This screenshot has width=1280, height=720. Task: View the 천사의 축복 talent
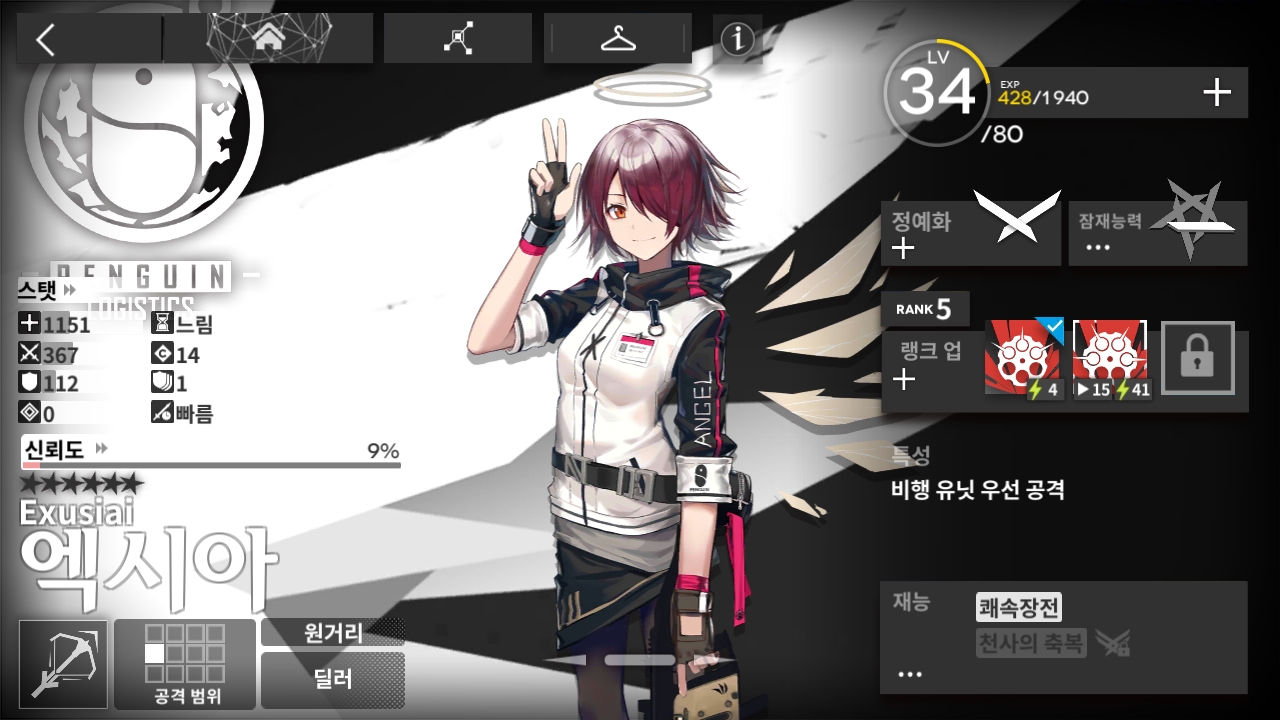coord(1030,643)
